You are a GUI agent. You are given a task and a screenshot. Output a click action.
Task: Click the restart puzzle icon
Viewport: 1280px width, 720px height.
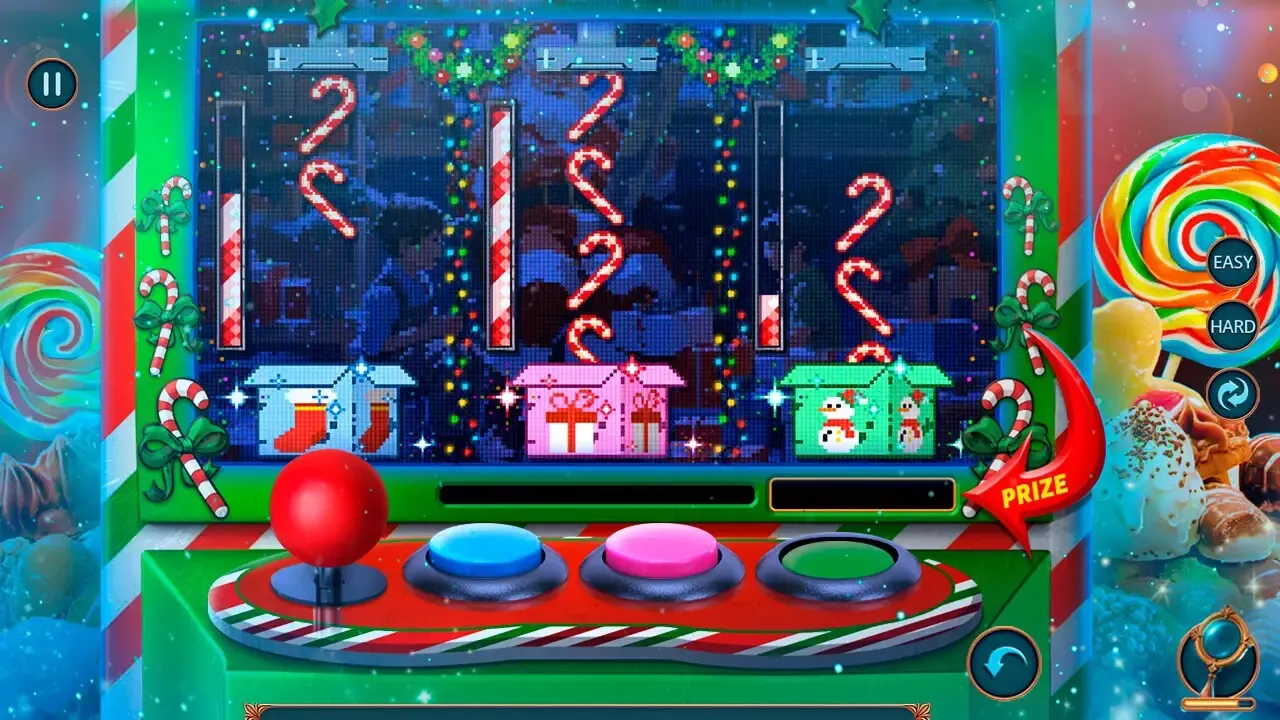tap(1232, 393)
